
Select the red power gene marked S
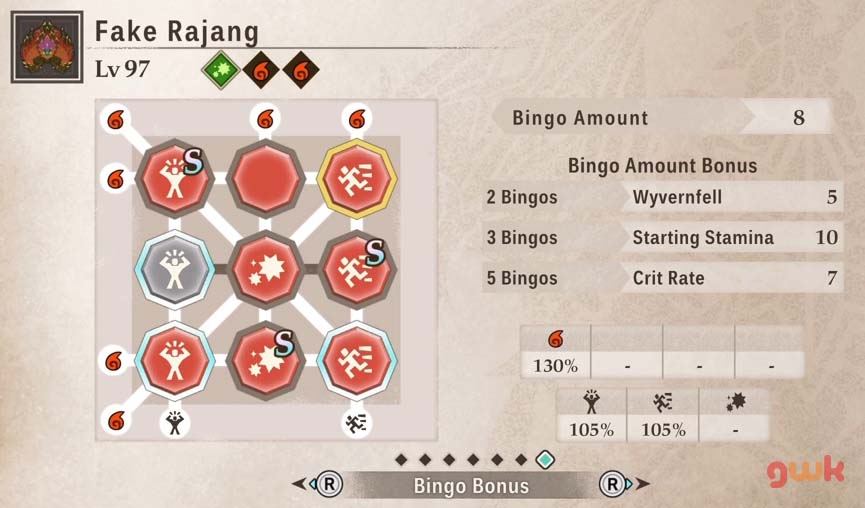[x=175, y=180]
